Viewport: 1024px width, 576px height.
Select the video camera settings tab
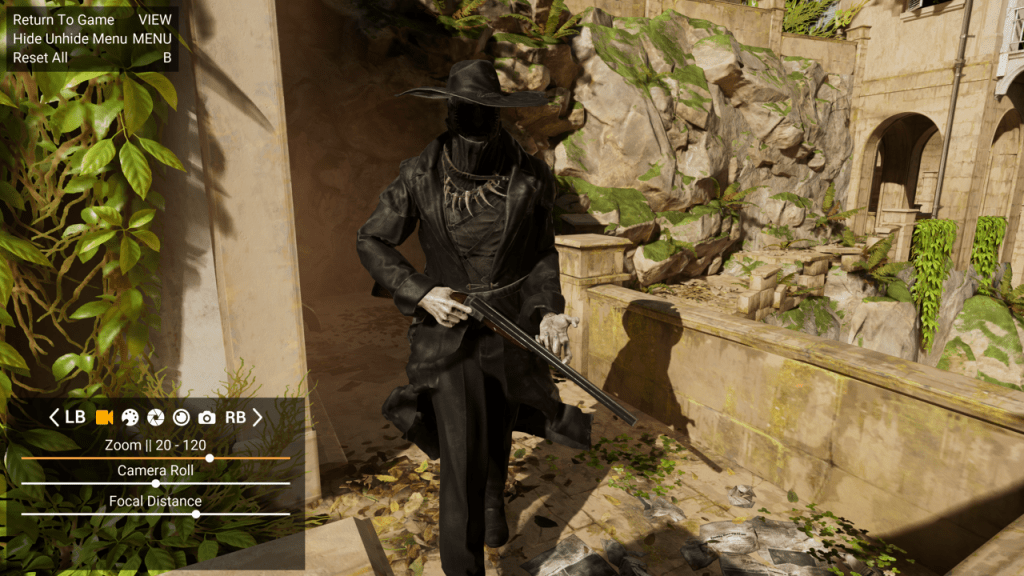(103, 417)
